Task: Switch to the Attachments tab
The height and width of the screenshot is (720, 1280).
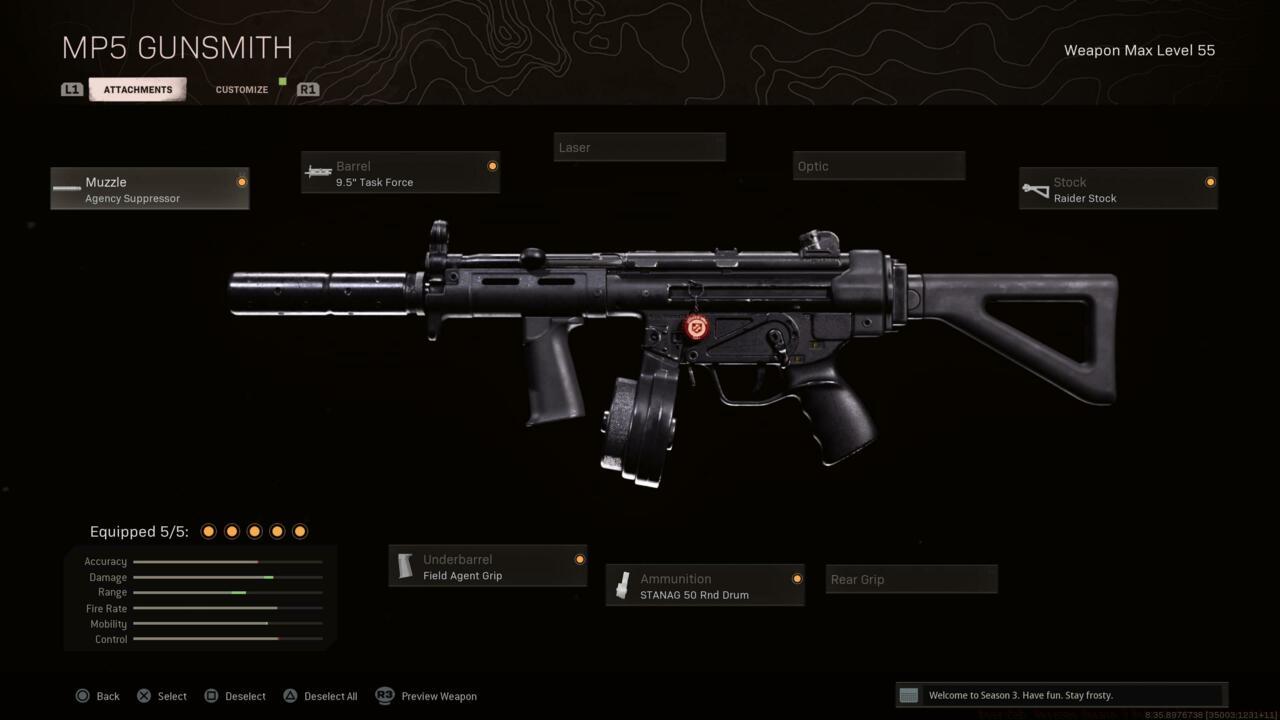Action: (138, 90)
